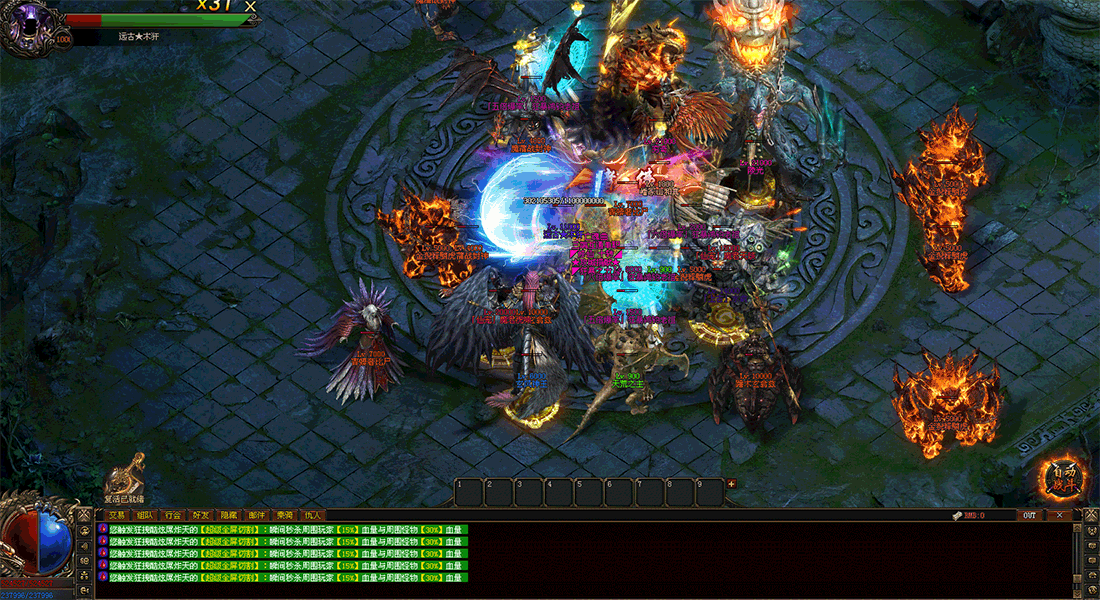Select the 仇人 enemies tab
The width and height of the screenshot is (1100, 600).
[x=313, y=515]
